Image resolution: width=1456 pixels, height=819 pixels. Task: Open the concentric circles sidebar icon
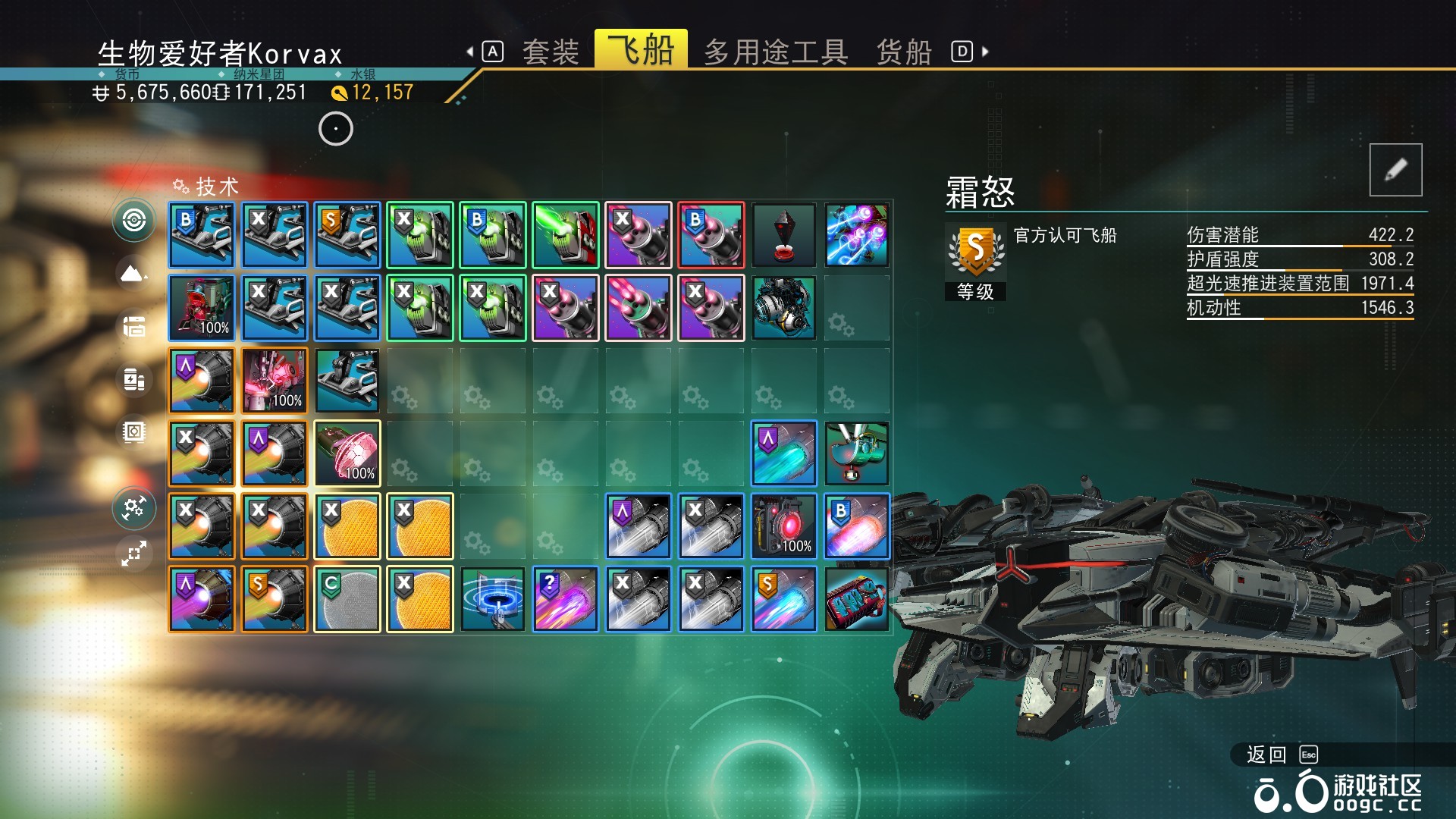tap(134, 221)
